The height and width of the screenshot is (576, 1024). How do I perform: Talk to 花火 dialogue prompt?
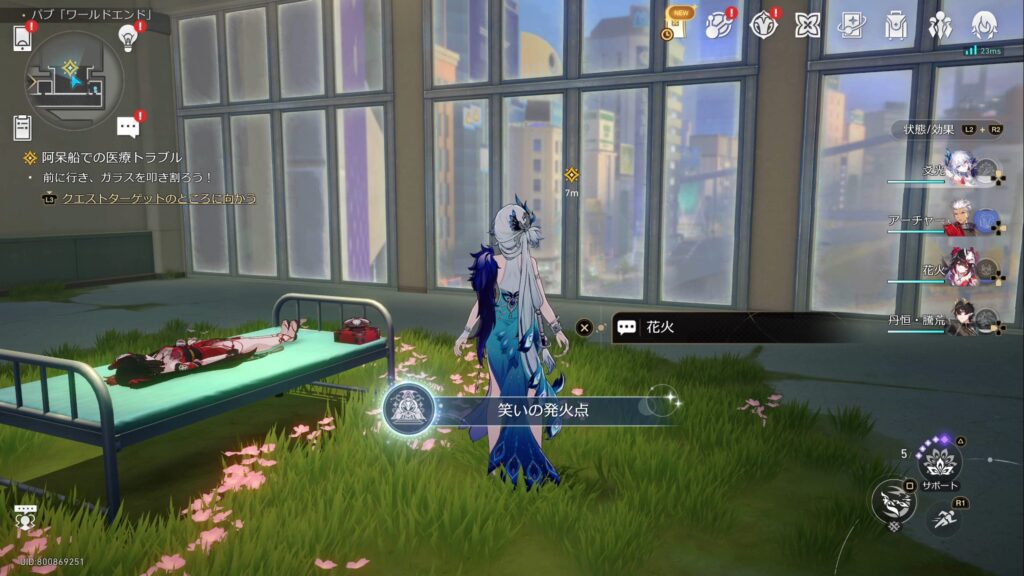pyautogui.click(x=700, y=327)
